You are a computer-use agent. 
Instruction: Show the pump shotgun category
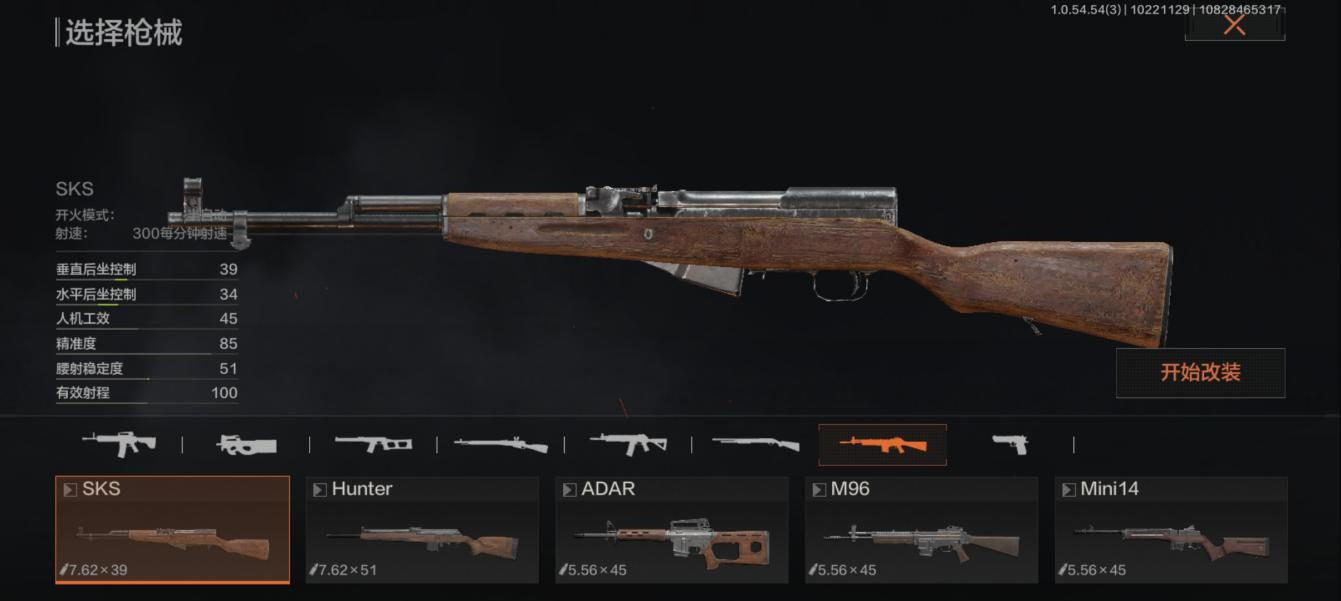[755, 444]
